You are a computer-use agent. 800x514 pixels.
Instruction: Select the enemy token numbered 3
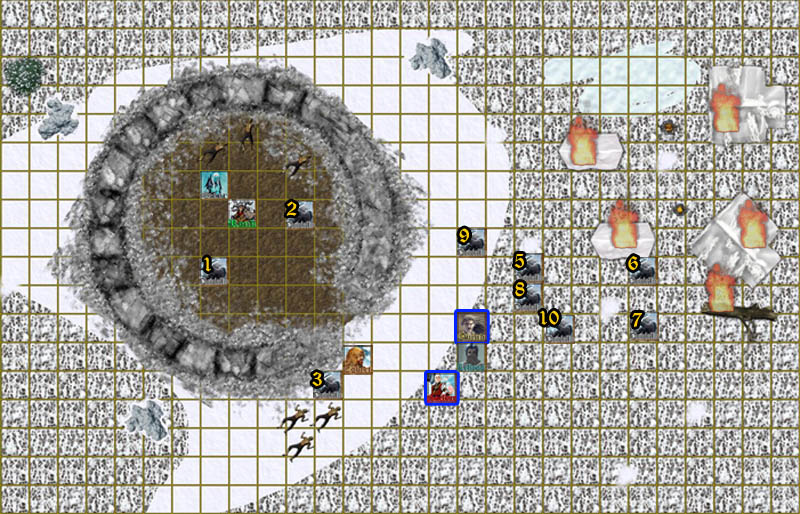[x=327, y=384]
